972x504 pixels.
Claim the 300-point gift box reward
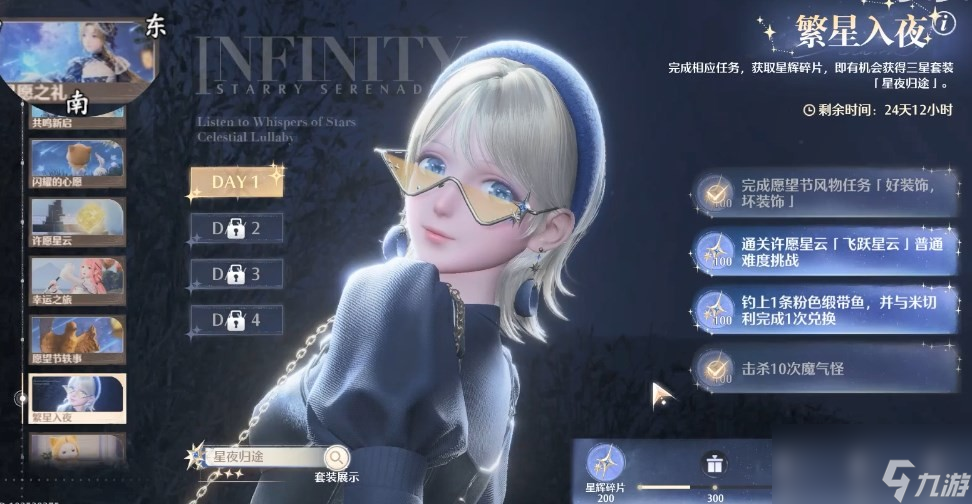(714, 465)
